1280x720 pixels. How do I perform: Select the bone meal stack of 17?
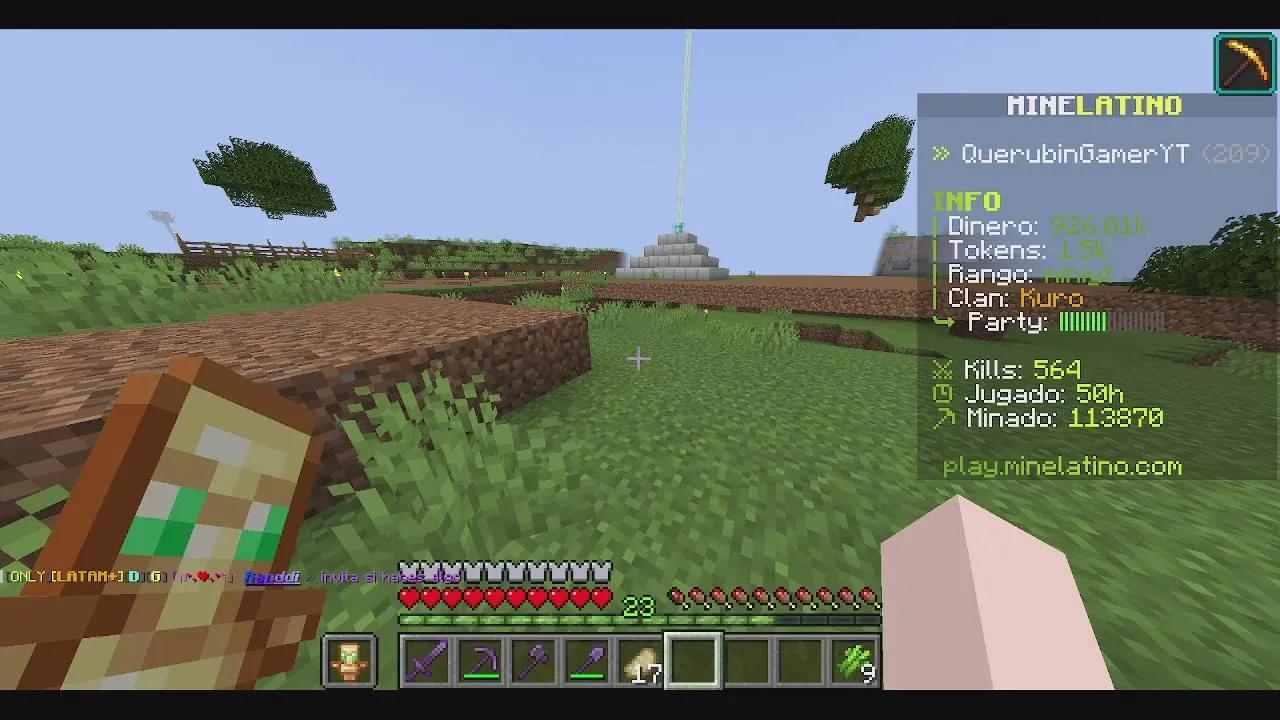click(641, 658)
